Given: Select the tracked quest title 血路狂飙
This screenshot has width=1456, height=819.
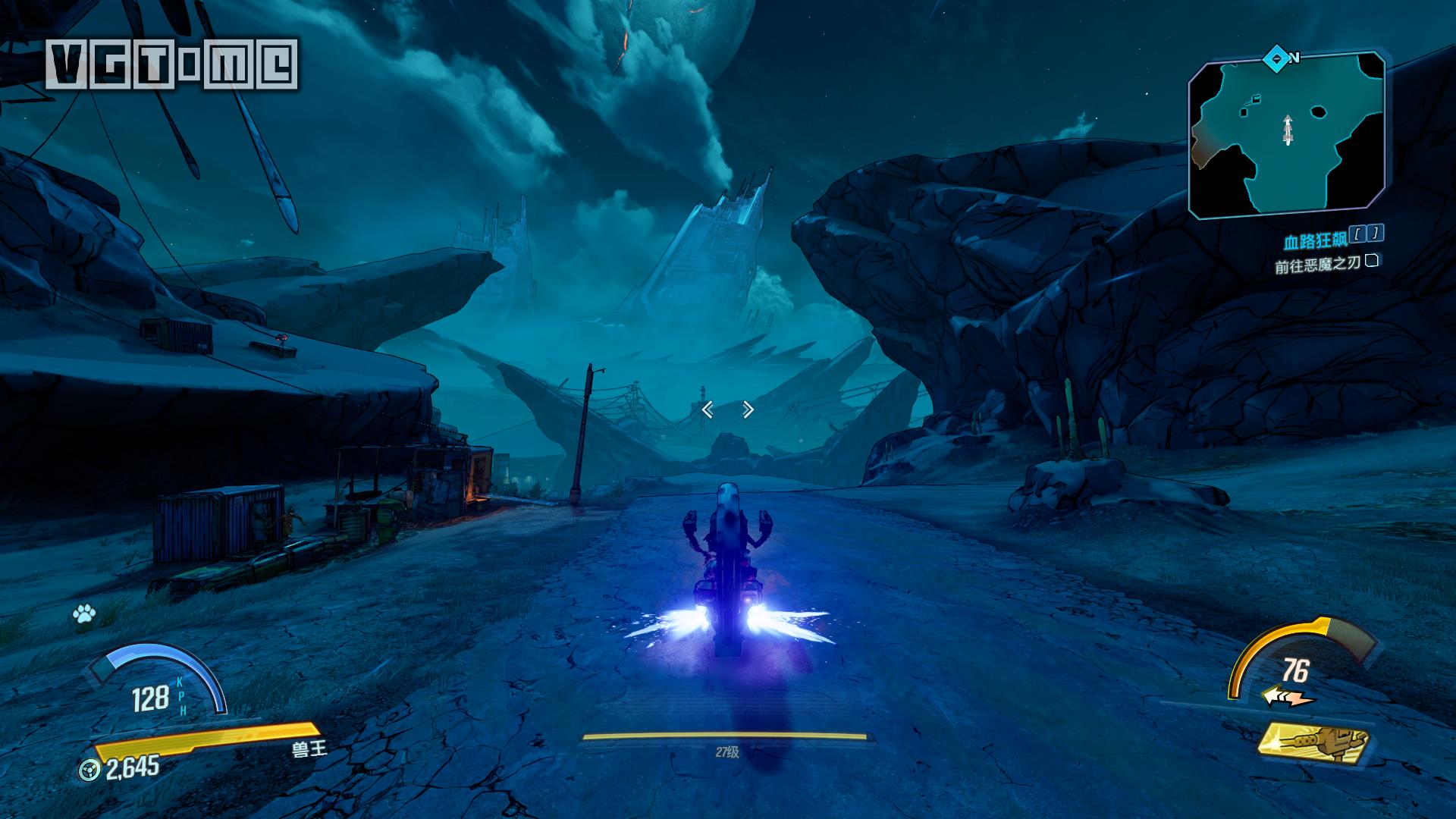Looking at the screenshot, I should point(1315,242).
